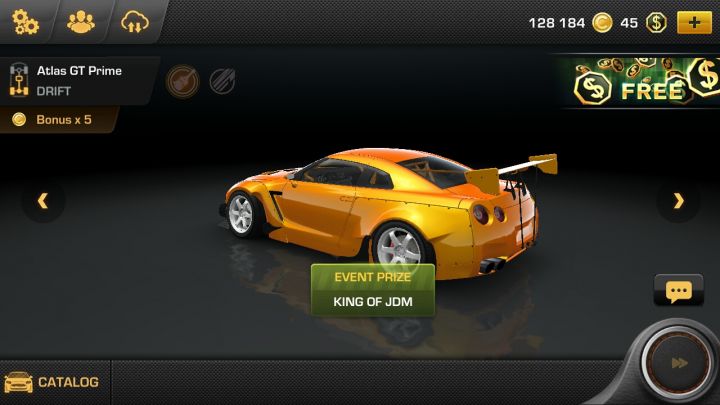Tap the plus button to add currency

point(694,22)
